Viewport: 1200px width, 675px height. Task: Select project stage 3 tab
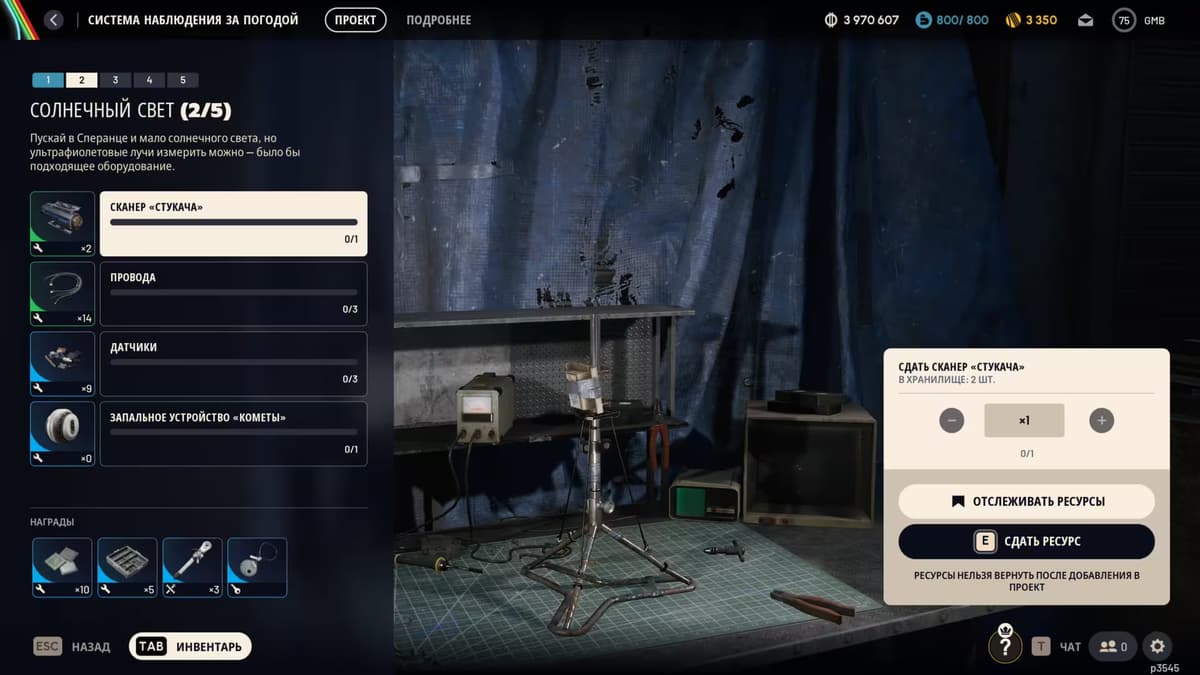(x=115, y=80)
